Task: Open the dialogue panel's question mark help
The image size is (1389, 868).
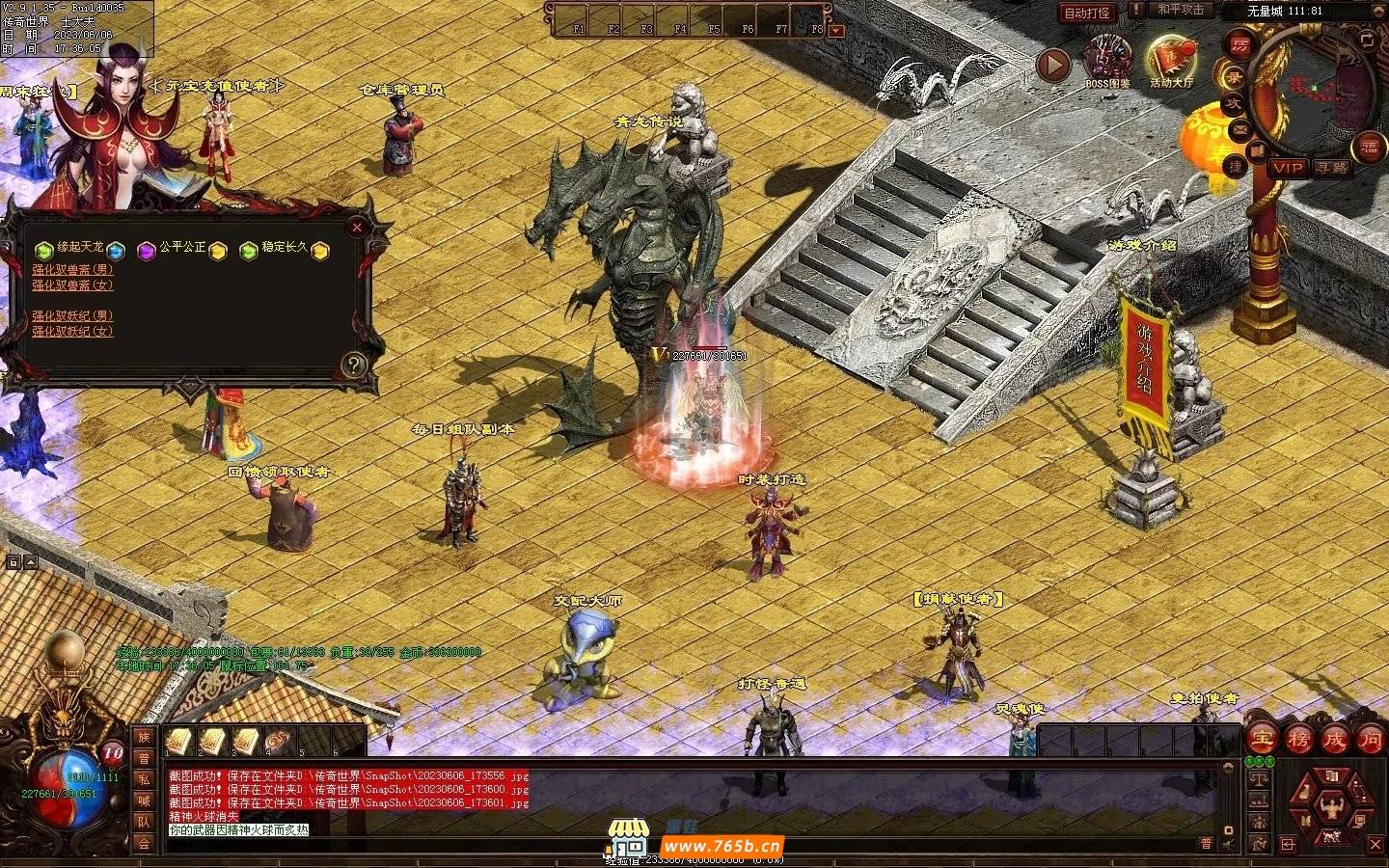Action: pos(354,365)
